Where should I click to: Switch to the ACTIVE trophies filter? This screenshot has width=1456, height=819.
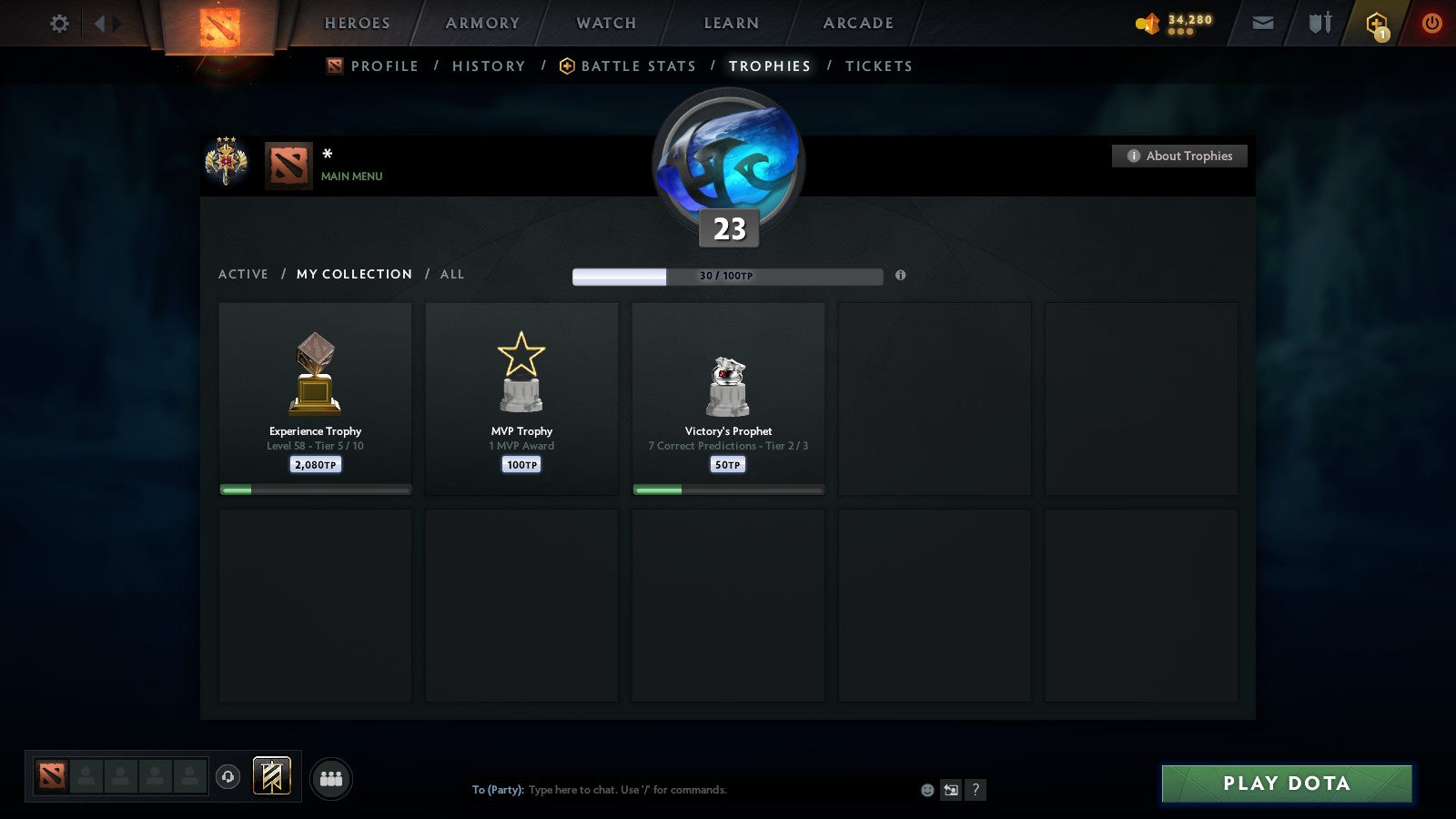click(243, 274)
